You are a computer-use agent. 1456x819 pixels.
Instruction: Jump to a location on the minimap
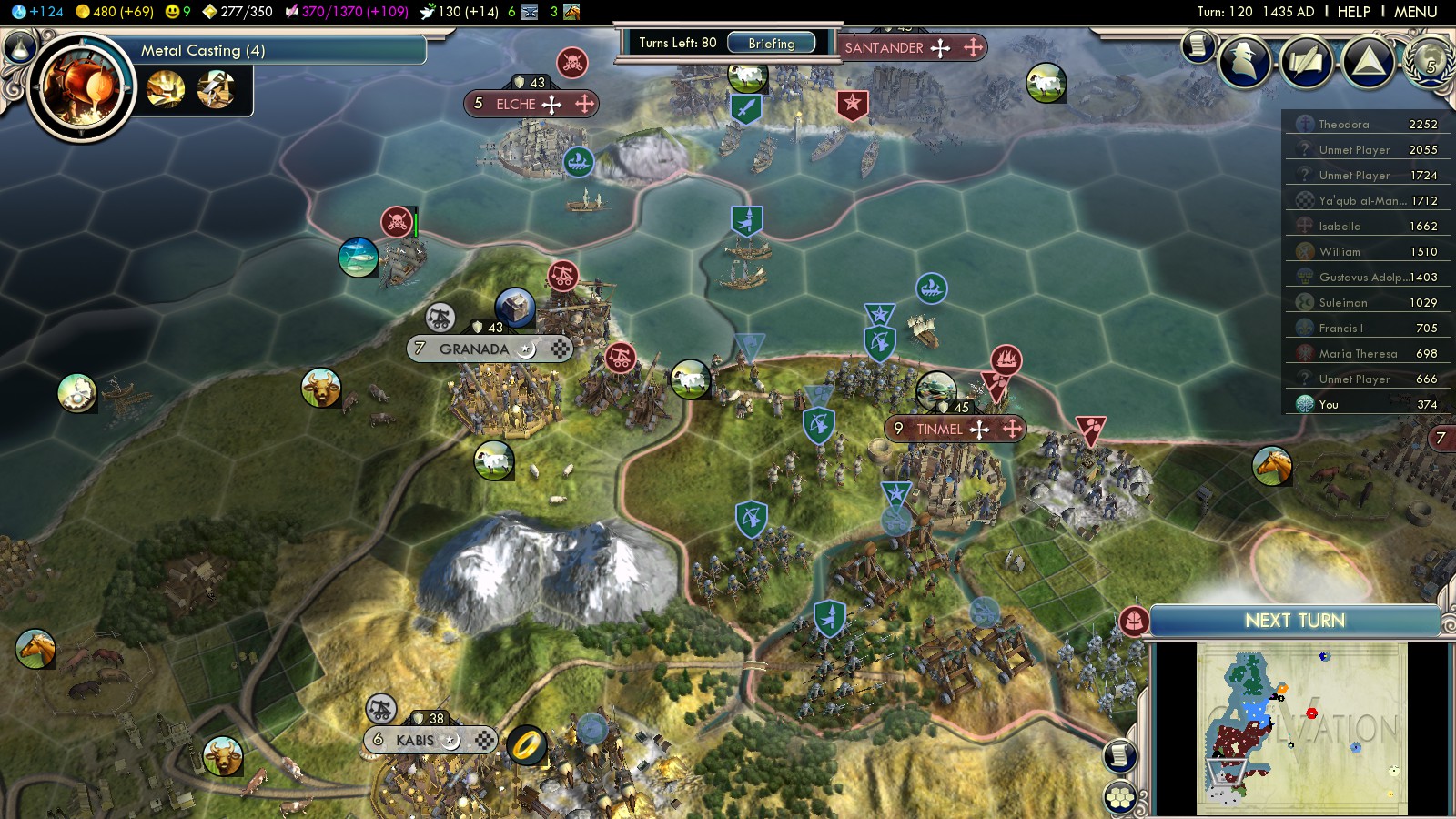[x=1301, y=728]
